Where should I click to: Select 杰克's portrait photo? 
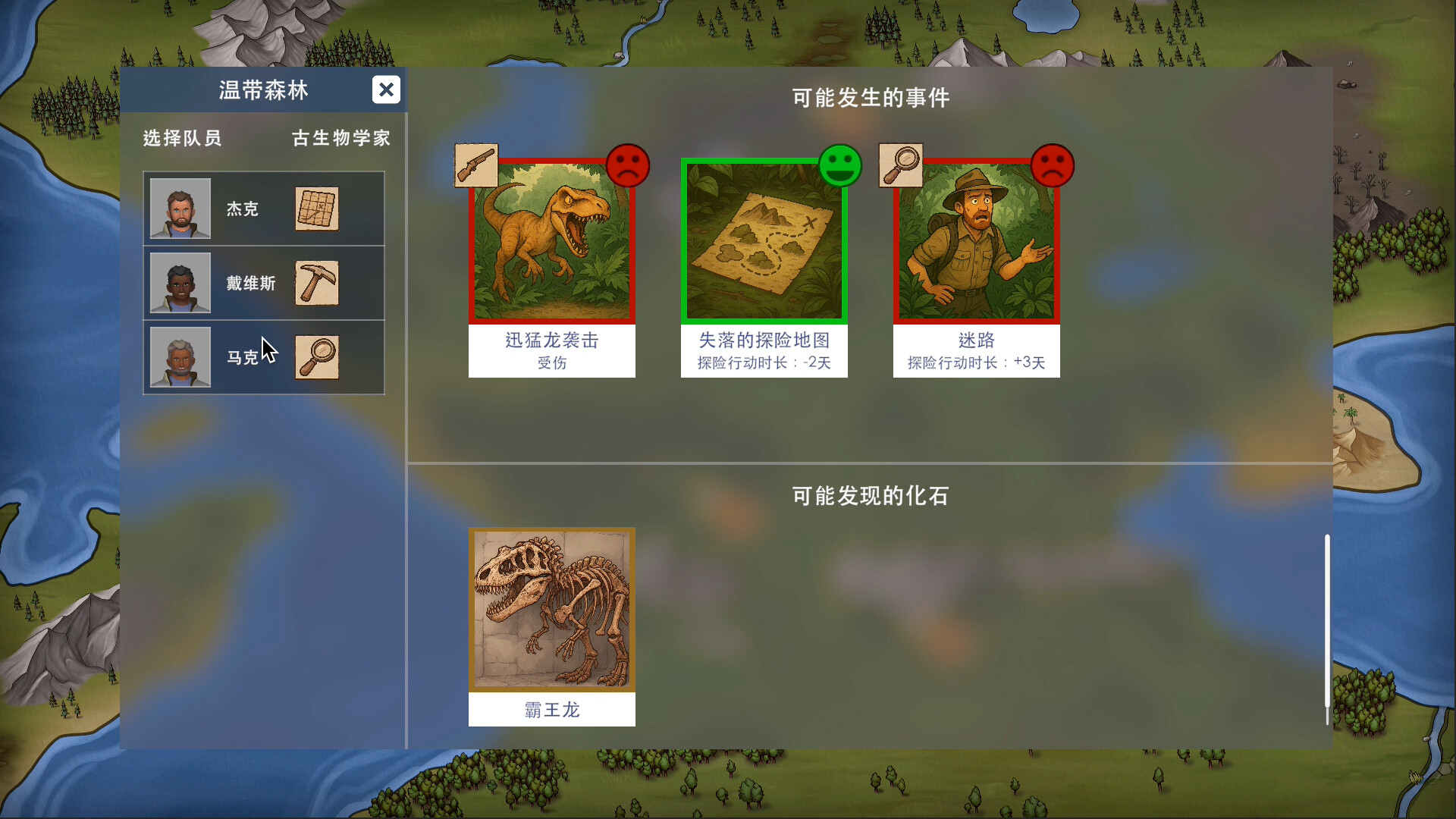tap(180, 209)
